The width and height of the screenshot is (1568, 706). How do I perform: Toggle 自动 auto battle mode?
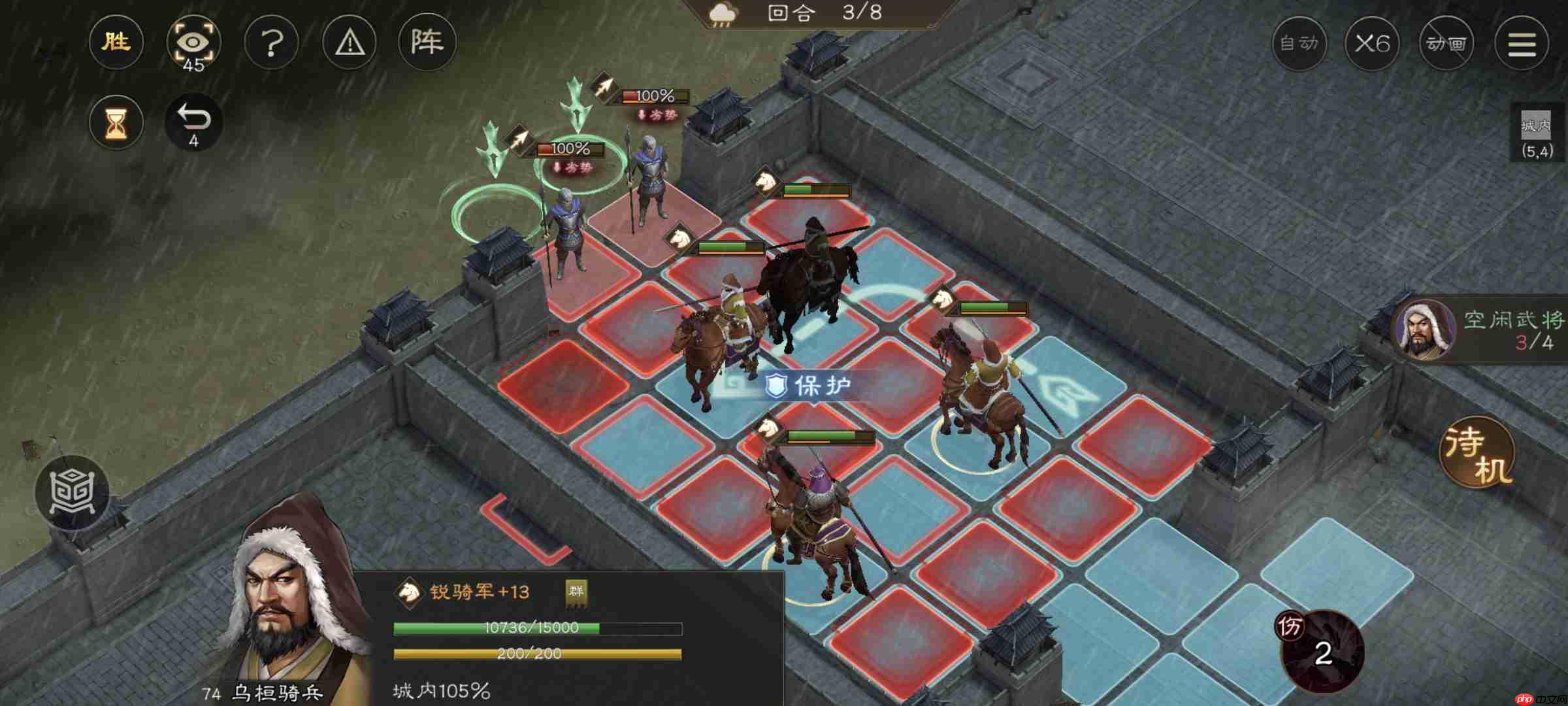(1301, 43)
